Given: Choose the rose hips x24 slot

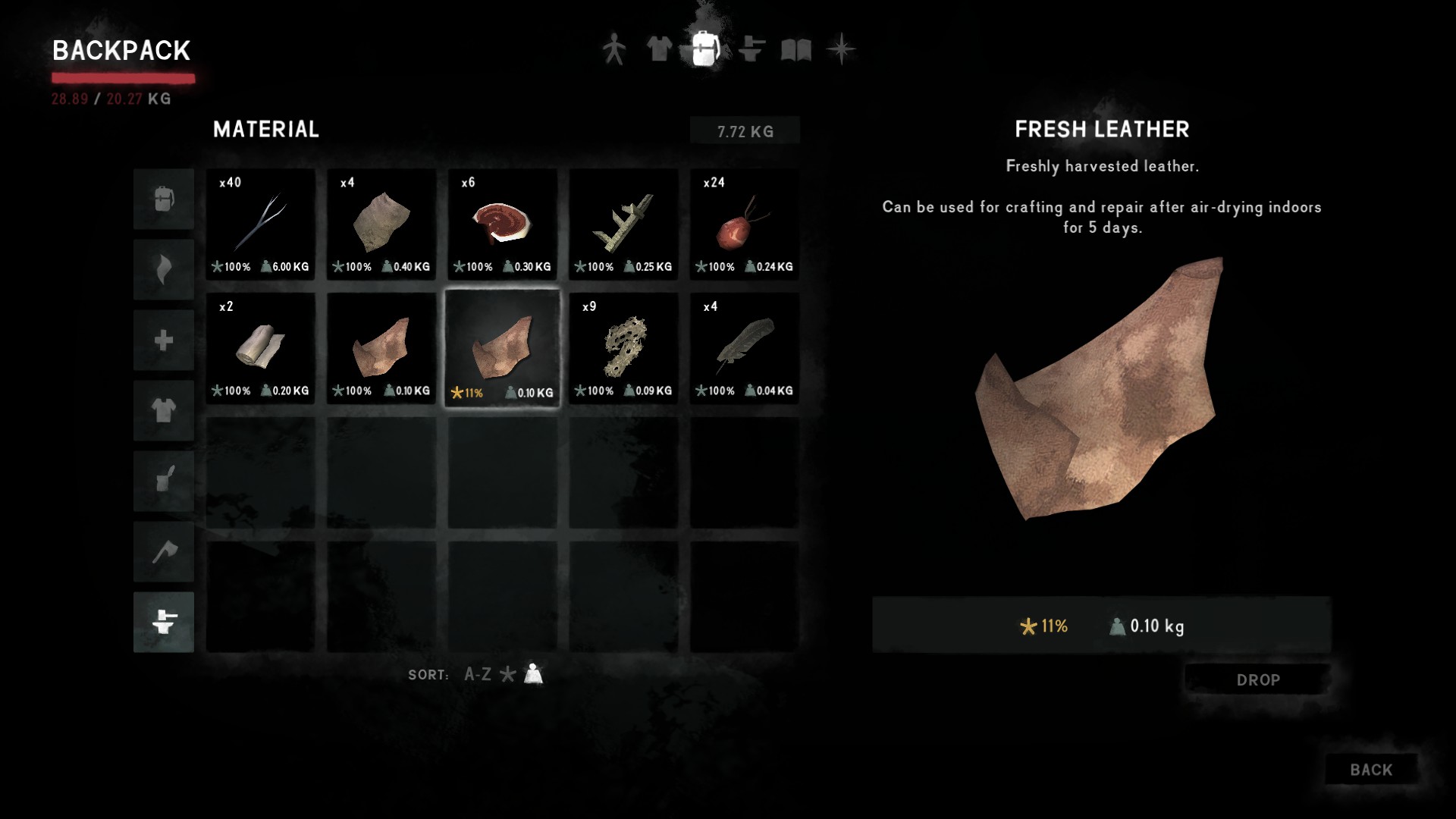Looking at the screenshot, I should [744, 224].
